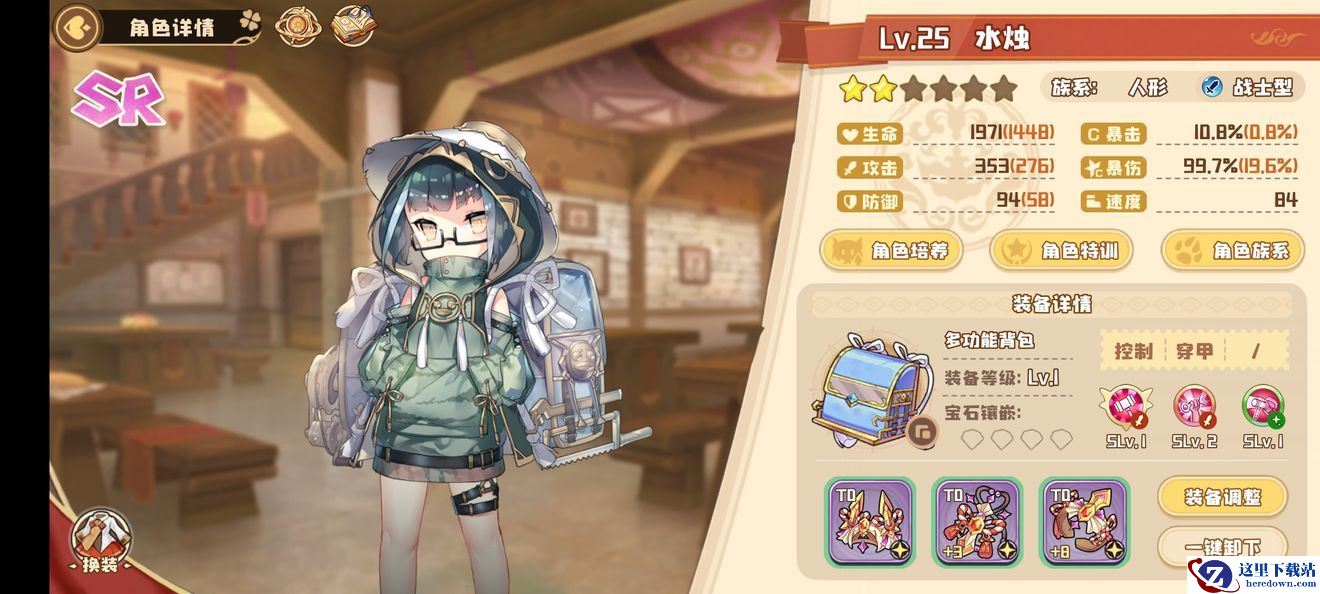The width and height of the screenshot is (1320, 594).
Task: Open the spellbook icon in top bar
Action: (x=352, y=26)
